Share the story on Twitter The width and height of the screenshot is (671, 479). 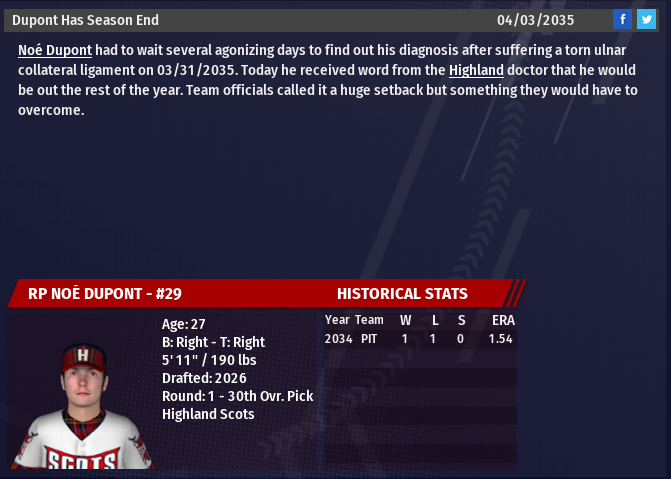(646, 20)
